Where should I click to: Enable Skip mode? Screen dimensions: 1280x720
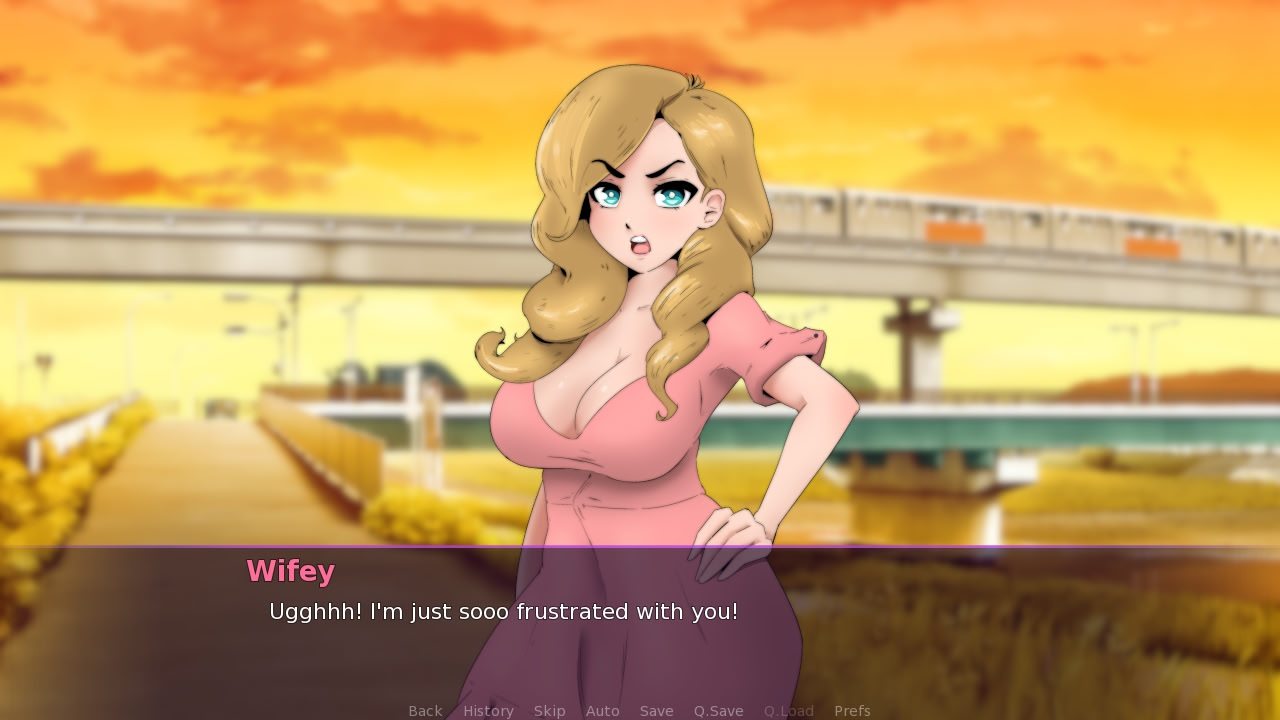coord(550,710)
